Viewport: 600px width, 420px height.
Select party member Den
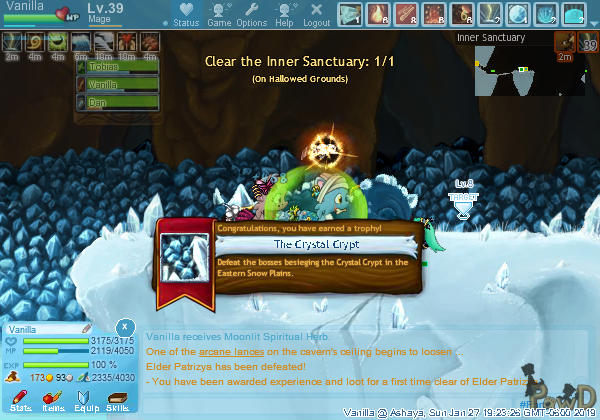(x=117, y=101)
